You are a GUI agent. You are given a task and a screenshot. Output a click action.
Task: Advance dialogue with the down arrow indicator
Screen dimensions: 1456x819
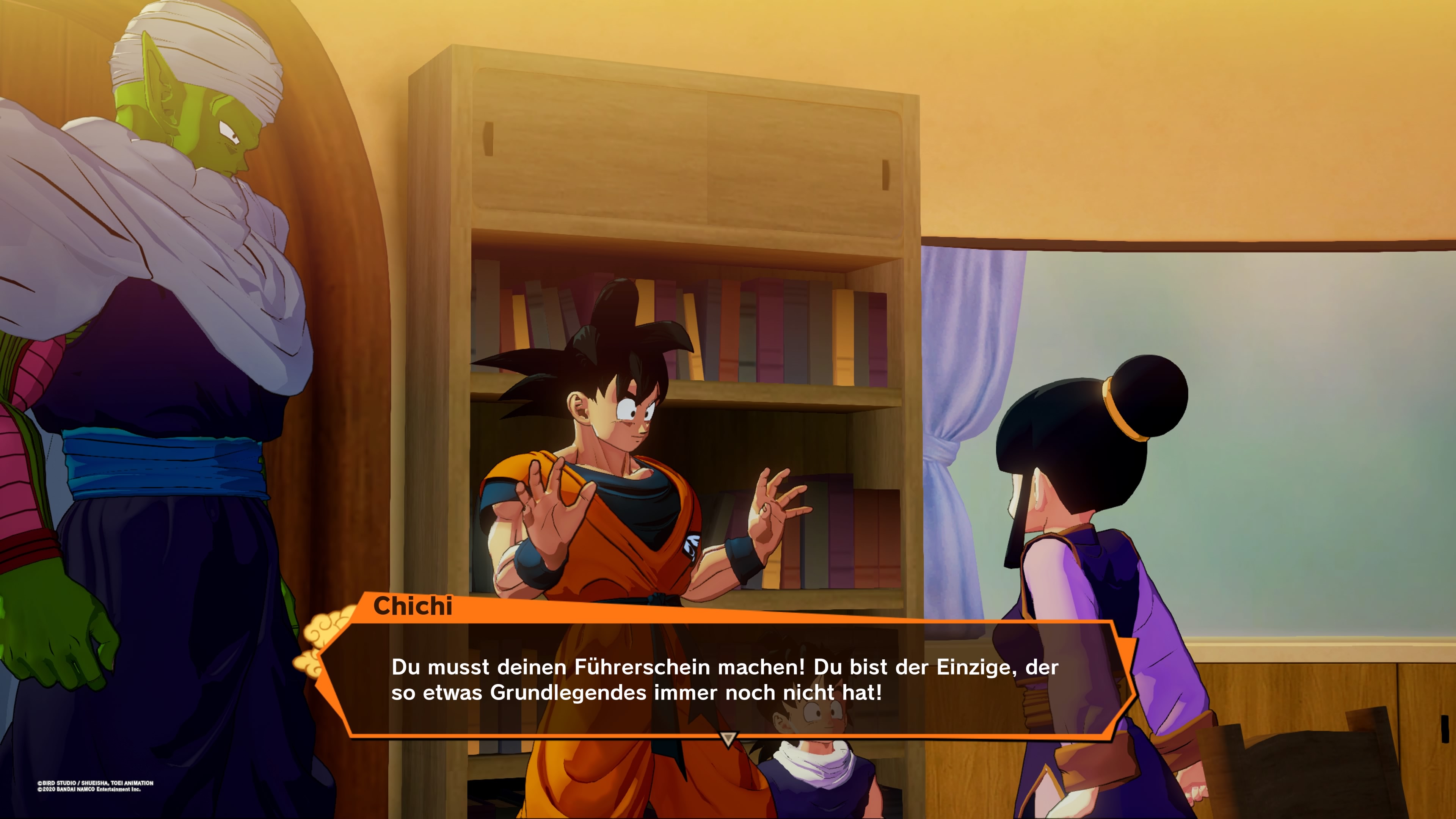(x=728, y=738)
